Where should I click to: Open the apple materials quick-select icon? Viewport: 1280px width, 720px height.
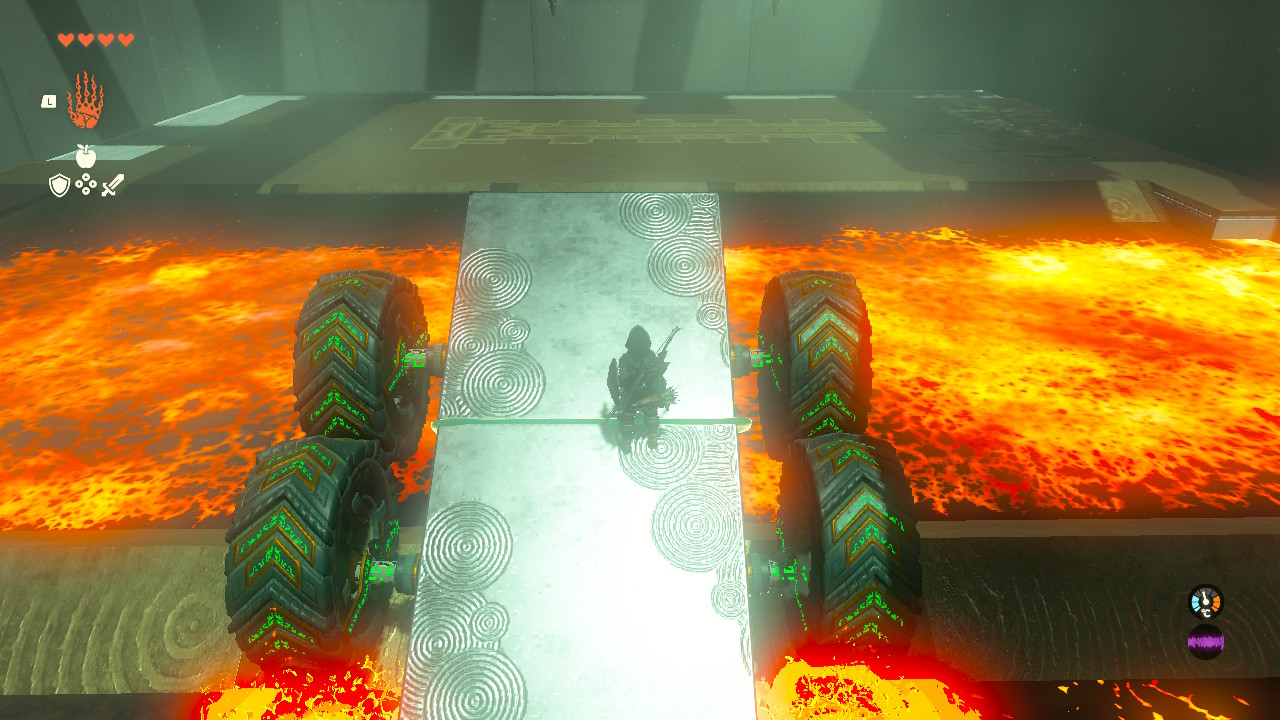tap(86, 156)
